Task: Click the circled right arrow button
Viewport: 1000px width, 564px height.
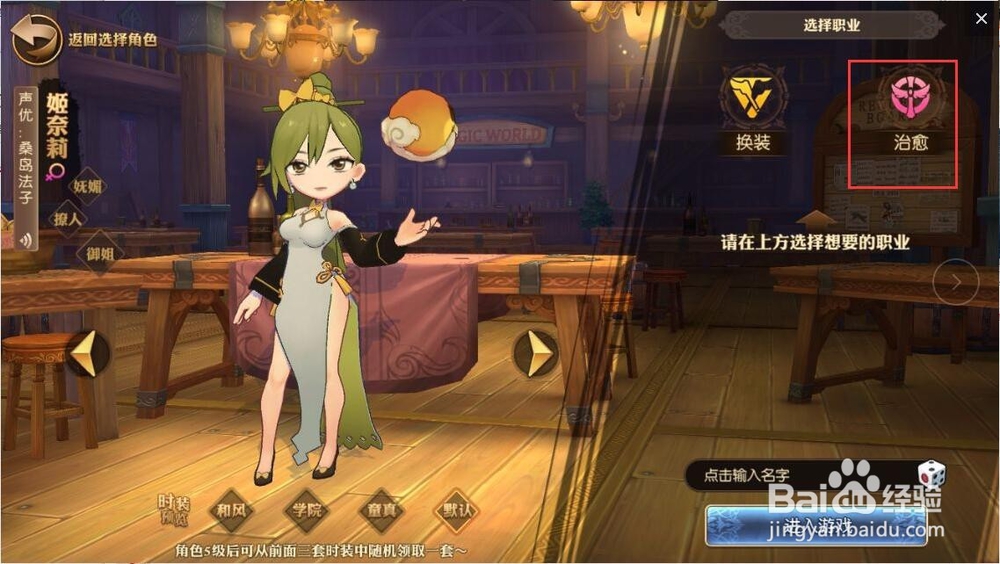Action: 955,282
